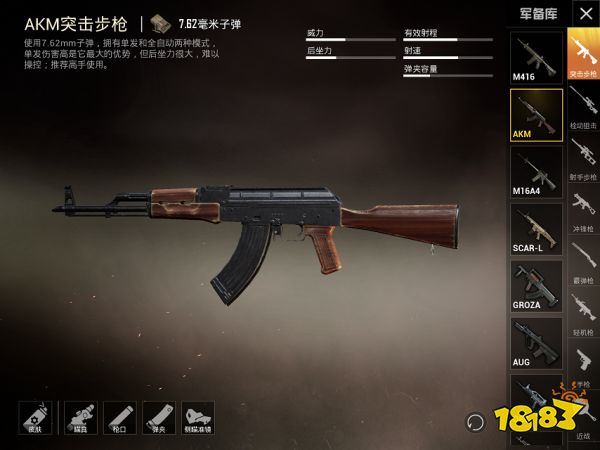Open the 皮肤 skin button with spray can
Viewport: 600px width, 450px height.
[36, 418]
